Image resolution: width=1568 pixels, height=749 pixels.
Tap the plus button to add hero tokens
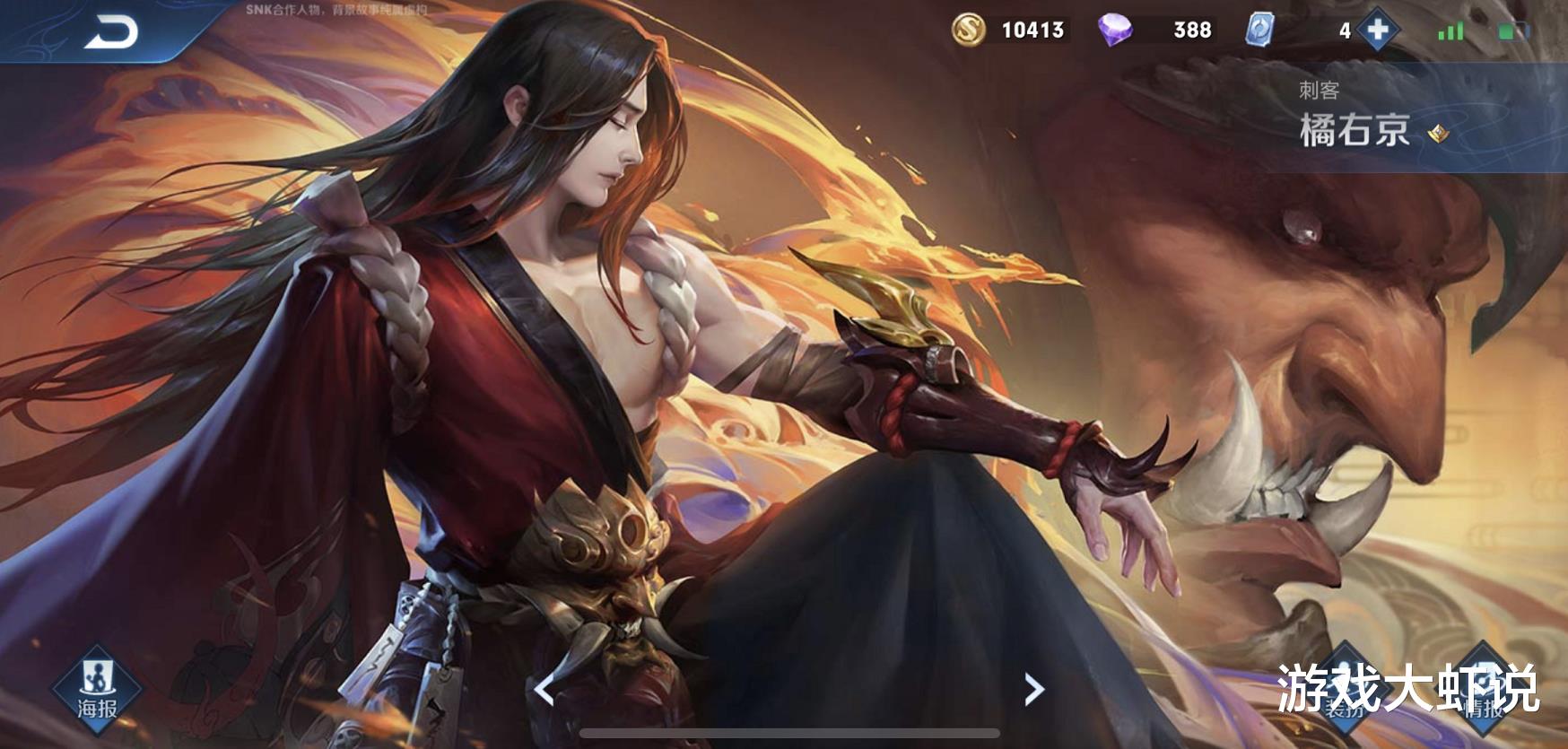pos(1379,30)
